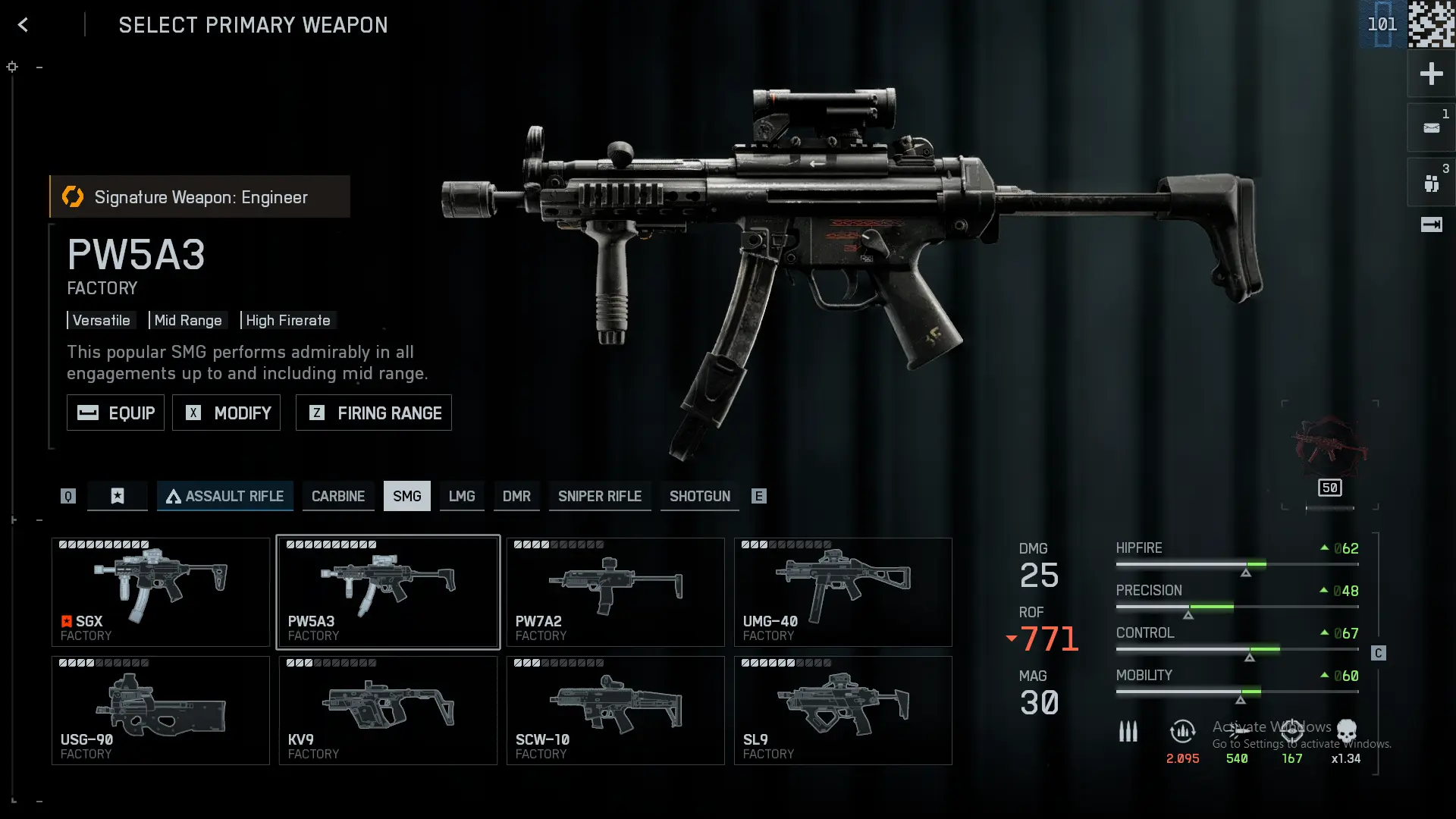This screenshot has height=819, width=1456.
Task: Equip the PW5A3 weapon
Action: [x=115, y=413]
